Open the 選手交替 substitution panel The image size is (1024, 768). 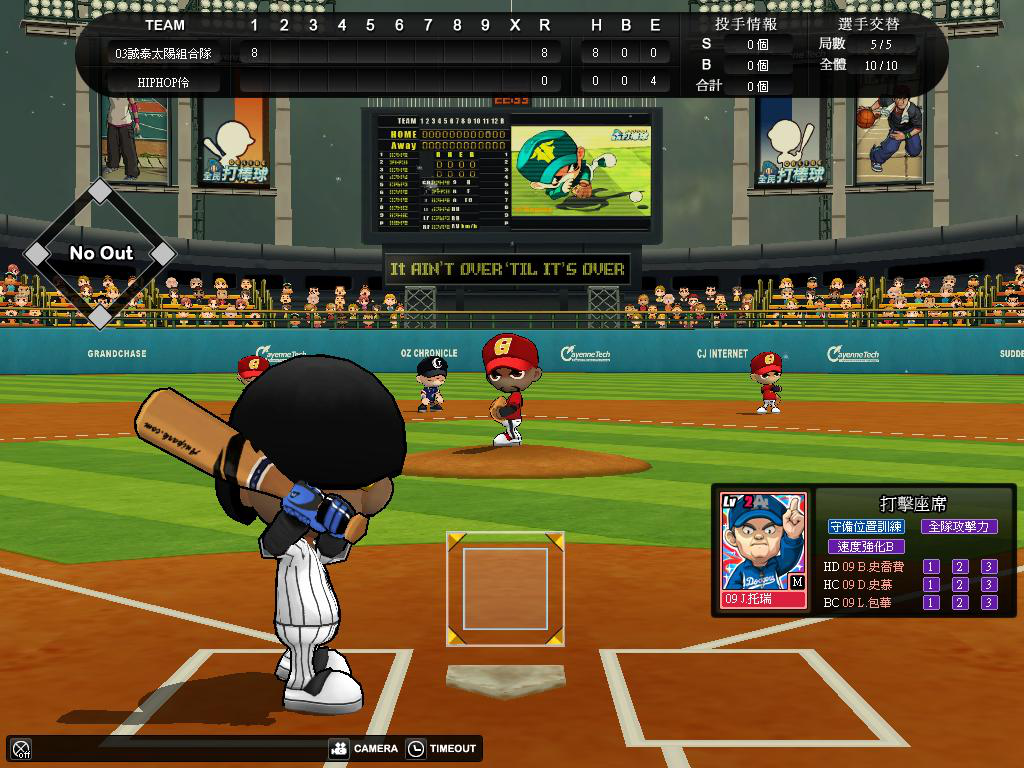pos(868,24)
